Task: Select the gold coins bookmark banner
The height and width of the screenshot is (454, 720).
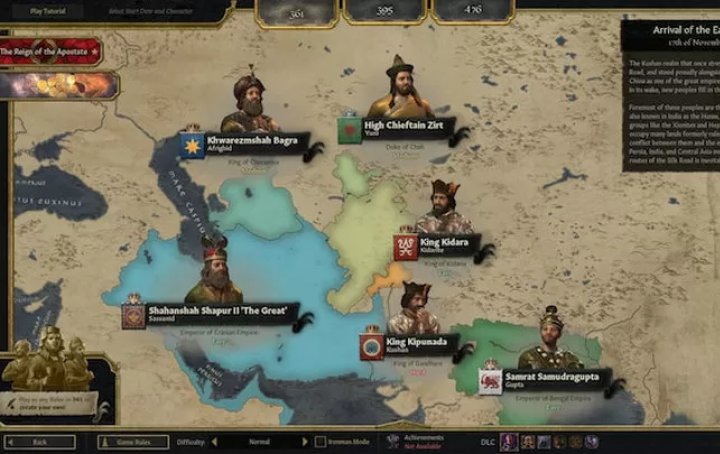Action: pos(58,85)
